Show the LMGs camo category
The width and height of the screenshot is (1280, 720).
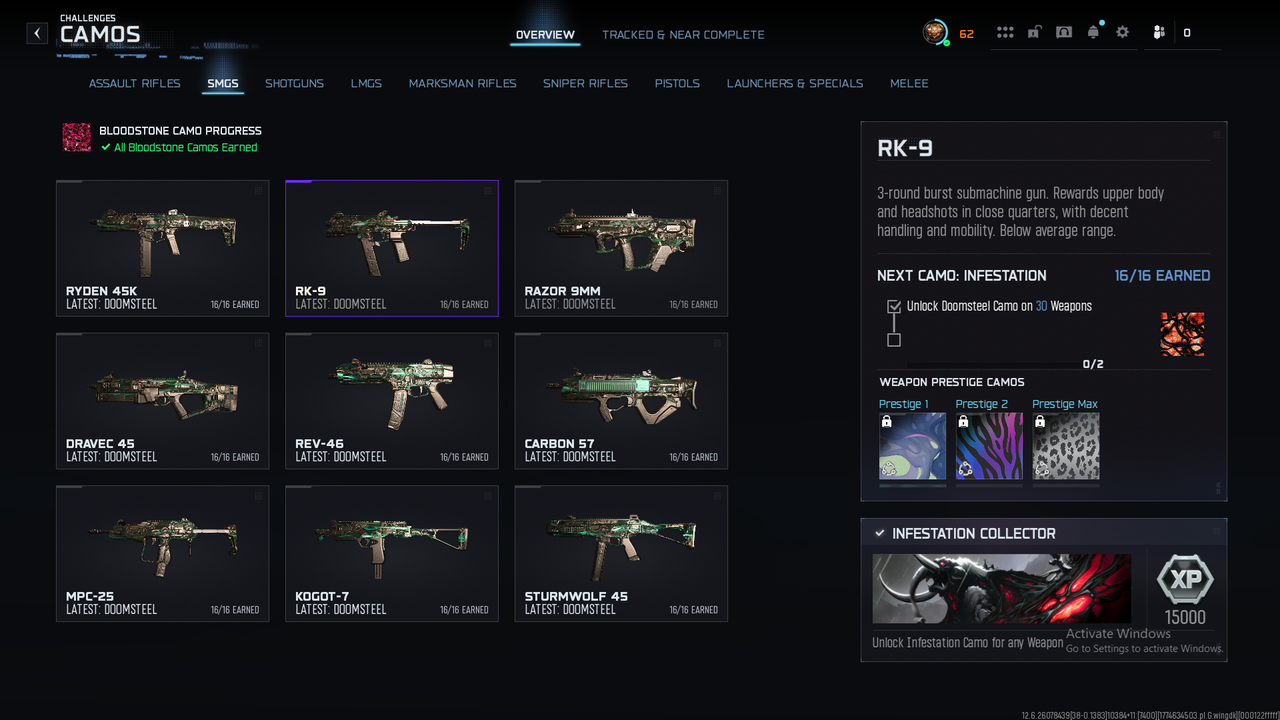click(366, 84)
